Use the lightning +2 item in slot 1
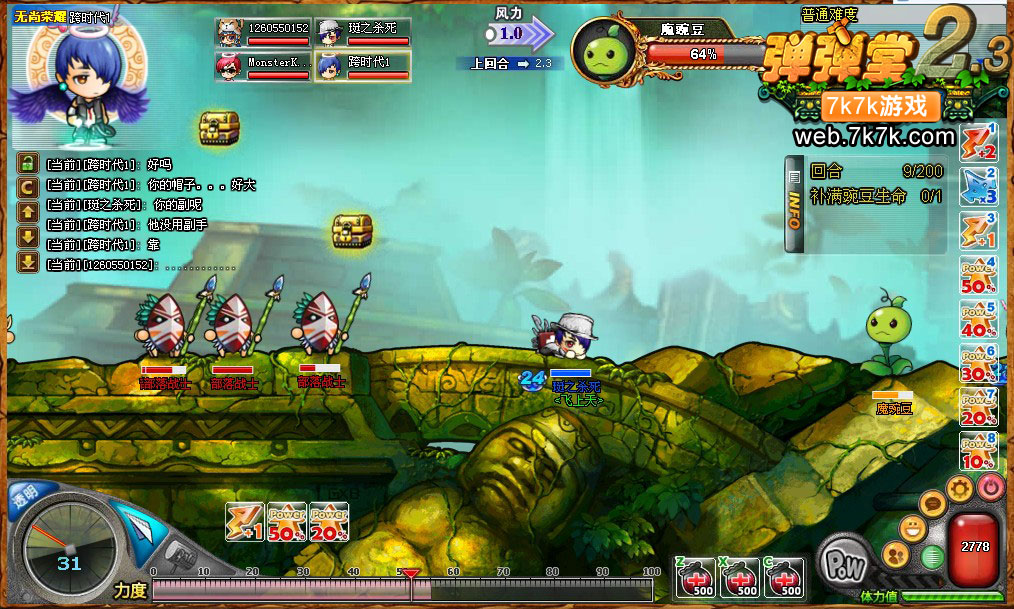The image size is (1014, 609). pos(979,143)
